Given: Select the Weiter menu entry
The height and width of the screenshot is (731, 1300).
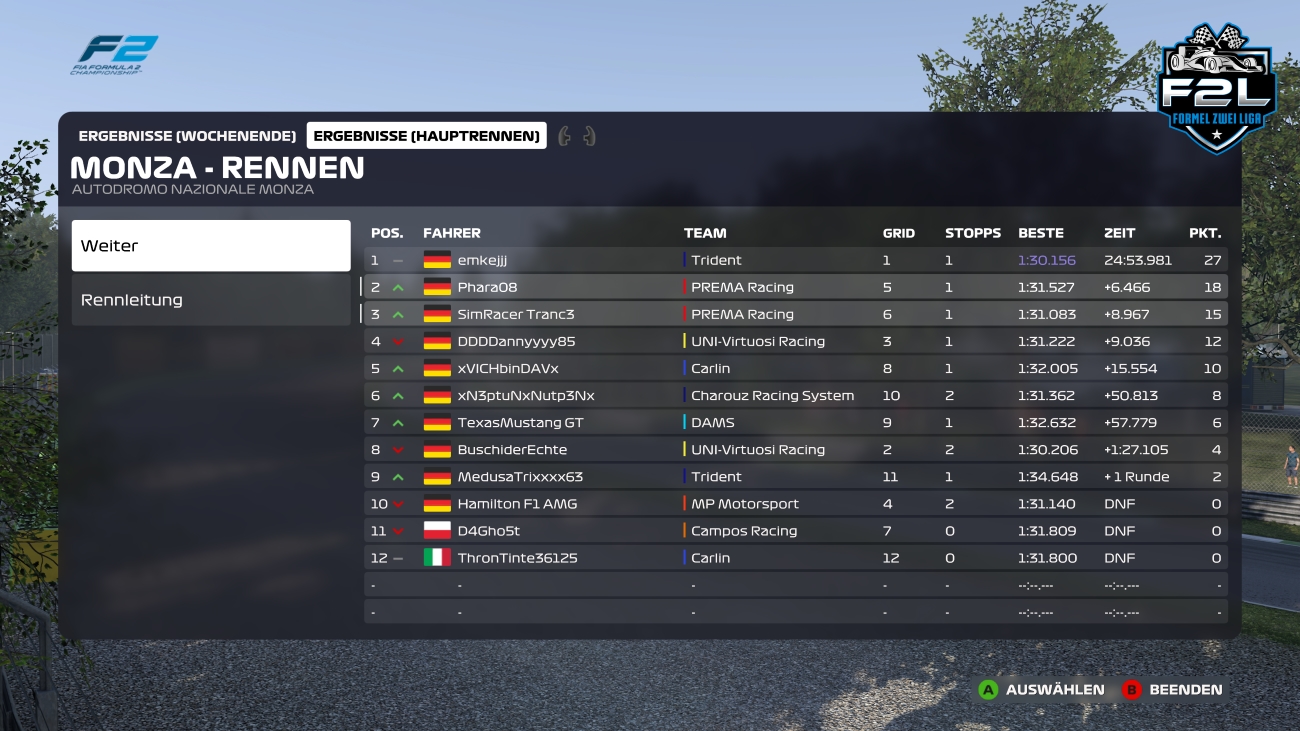Looking at the screenshot, I should pos(210,246).
